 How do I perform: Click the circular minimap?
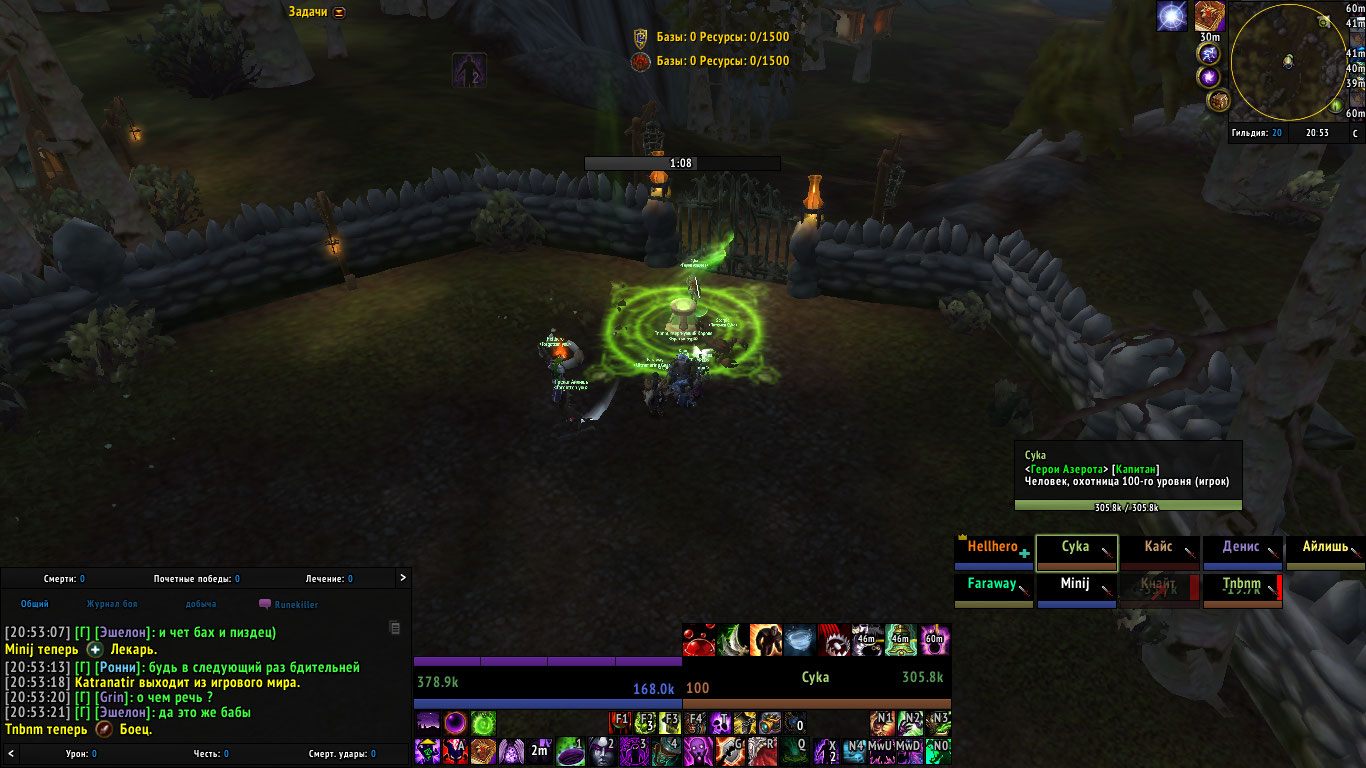[x=1288, y=62]
